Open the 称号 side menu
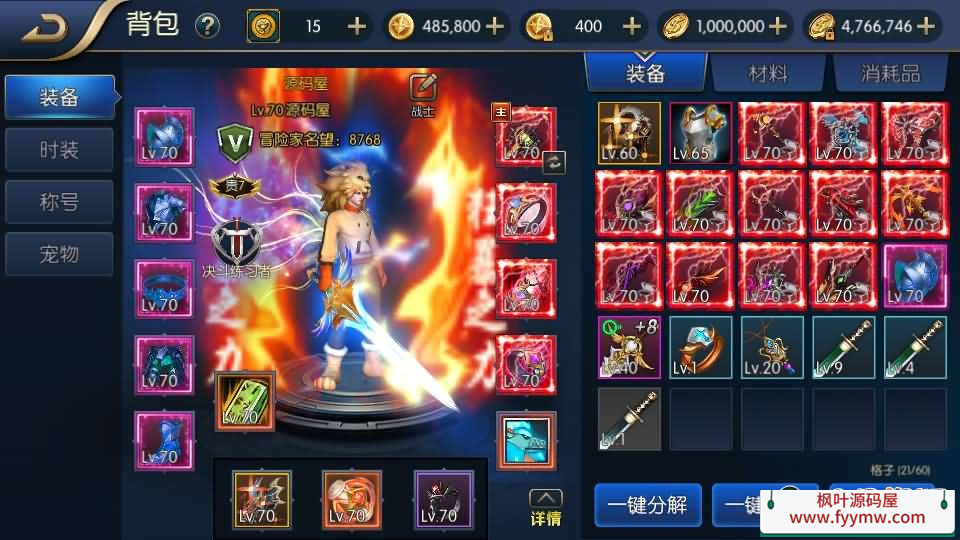This screenshot has width=960, height=540. (x=60, y=202)
